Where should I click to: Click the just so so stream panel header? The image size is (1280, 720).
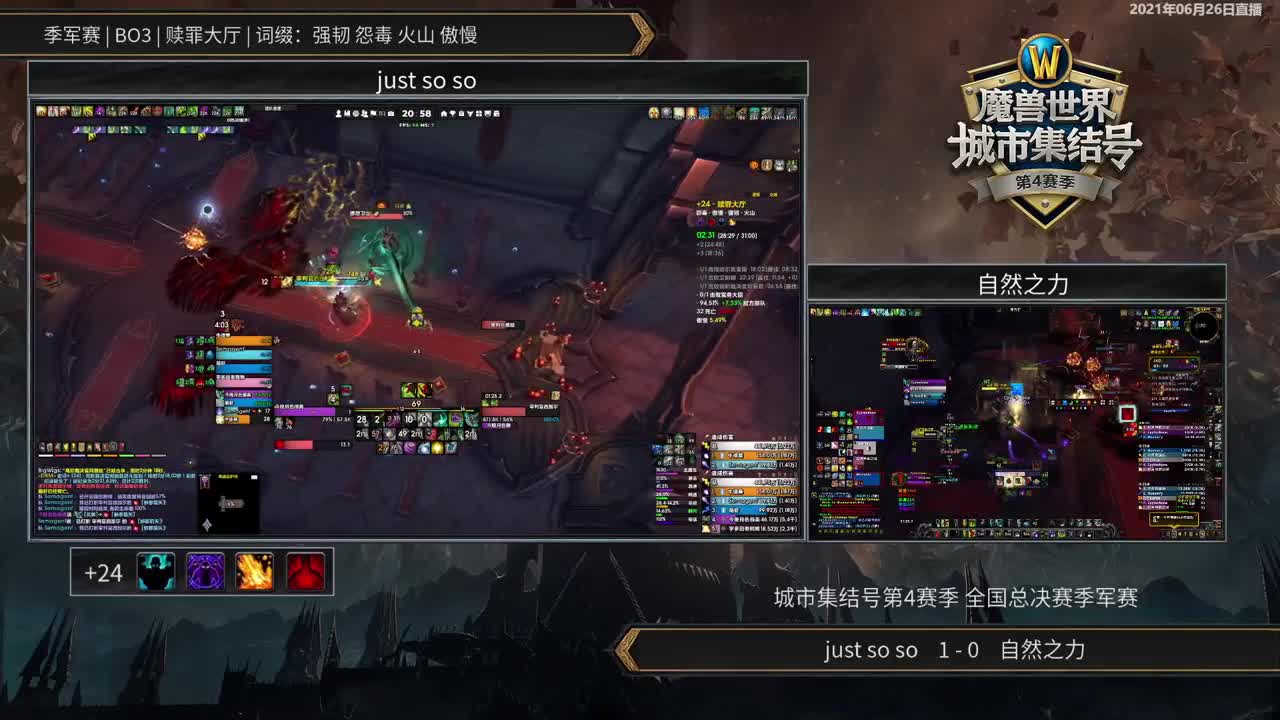pos(423,81)
